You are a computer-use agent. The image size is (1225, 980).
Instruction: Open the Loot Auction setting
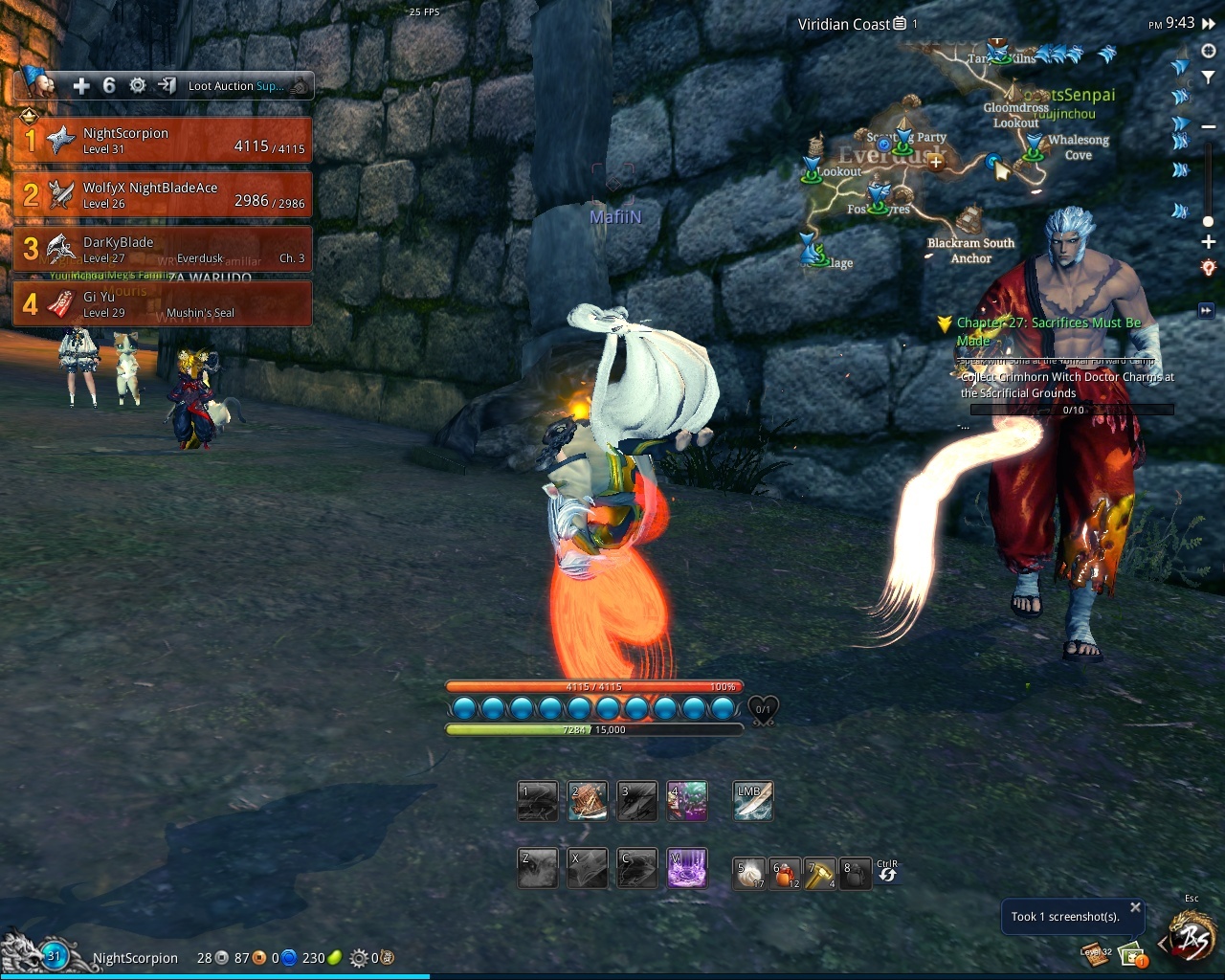pos(235,86)
